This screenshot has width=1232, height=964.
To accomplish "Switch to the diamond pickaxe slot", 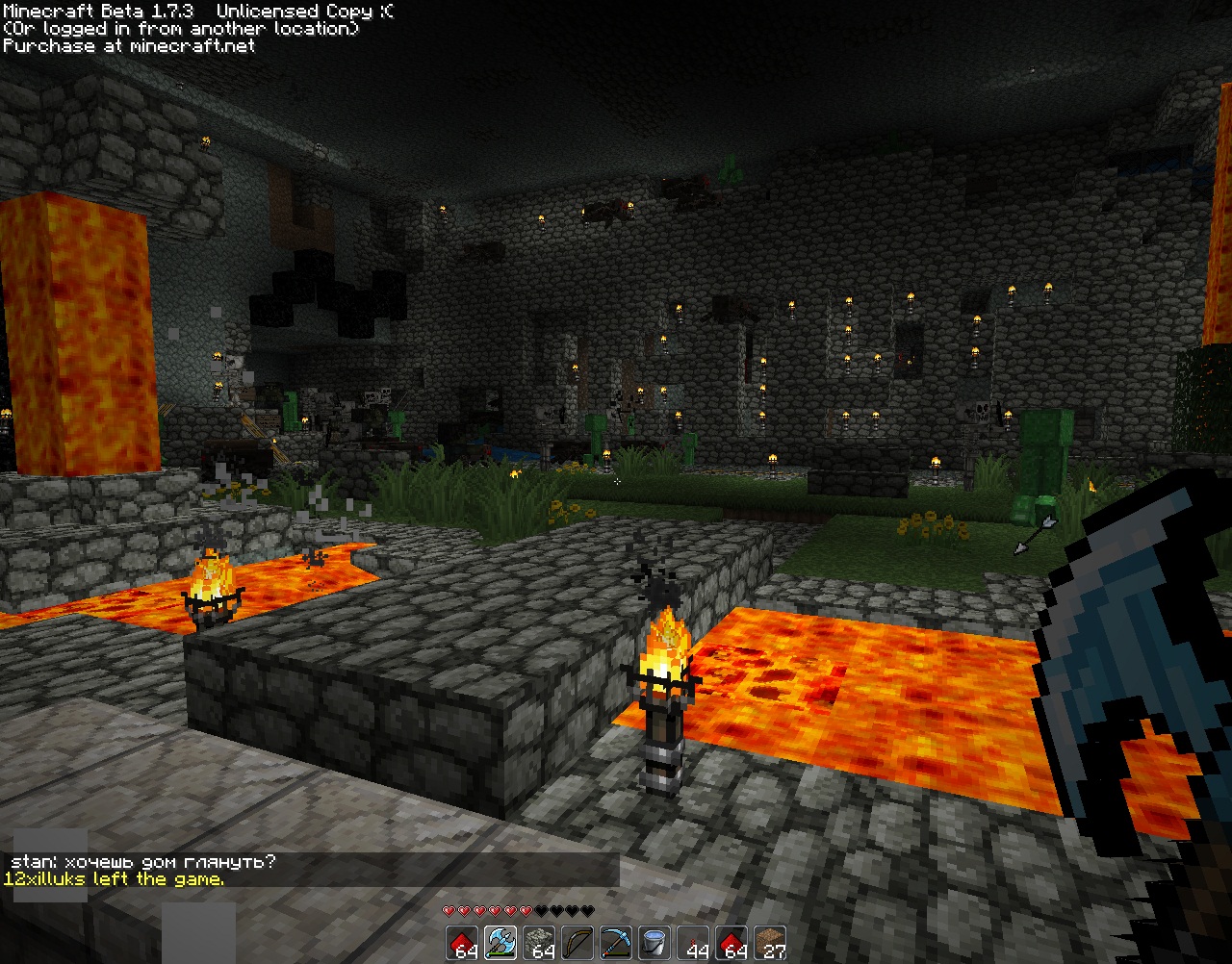I will click(616, 943).
